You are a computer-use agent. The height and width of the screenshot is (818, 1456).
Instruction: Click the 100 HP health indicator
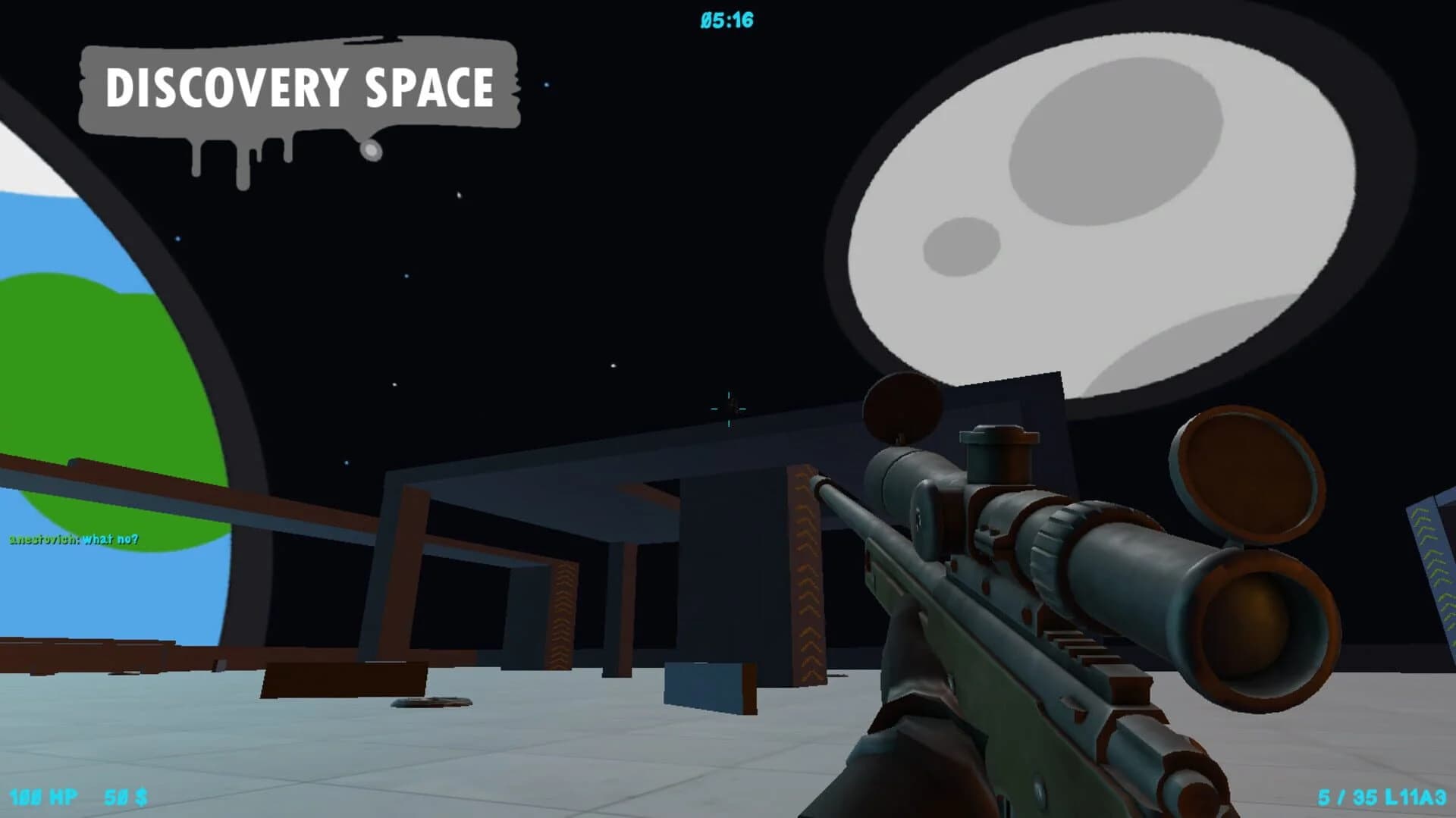coord(42,797)
